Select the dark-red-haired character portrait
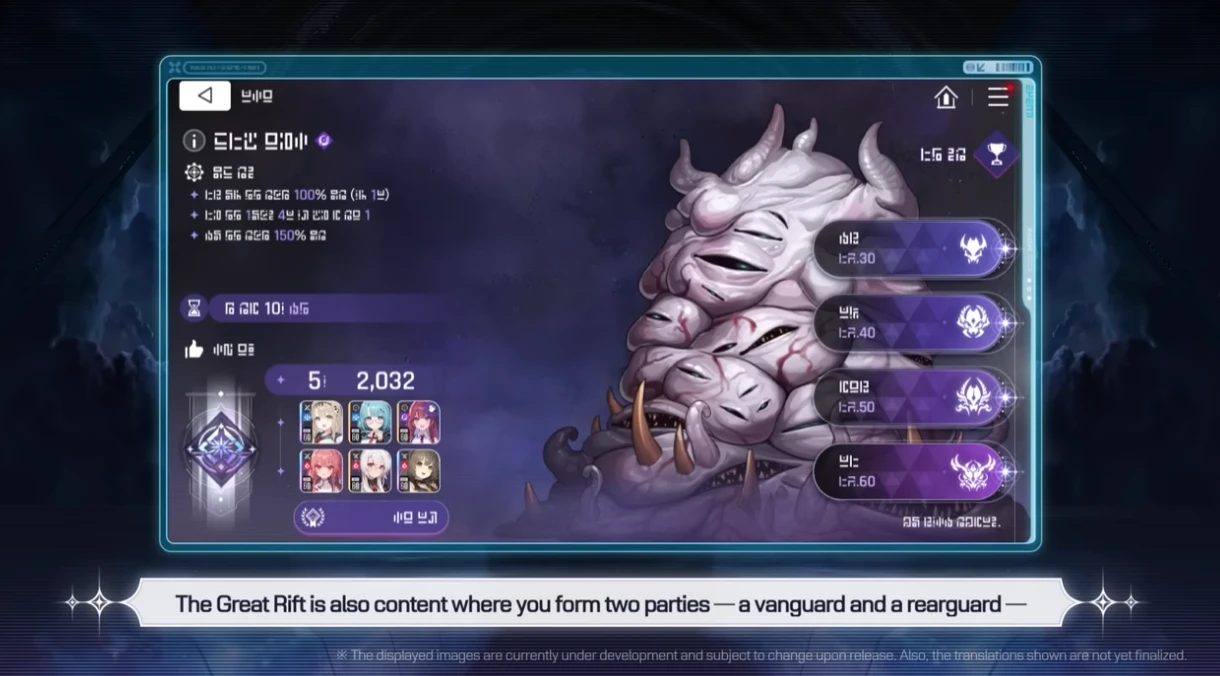 [418, 422]
